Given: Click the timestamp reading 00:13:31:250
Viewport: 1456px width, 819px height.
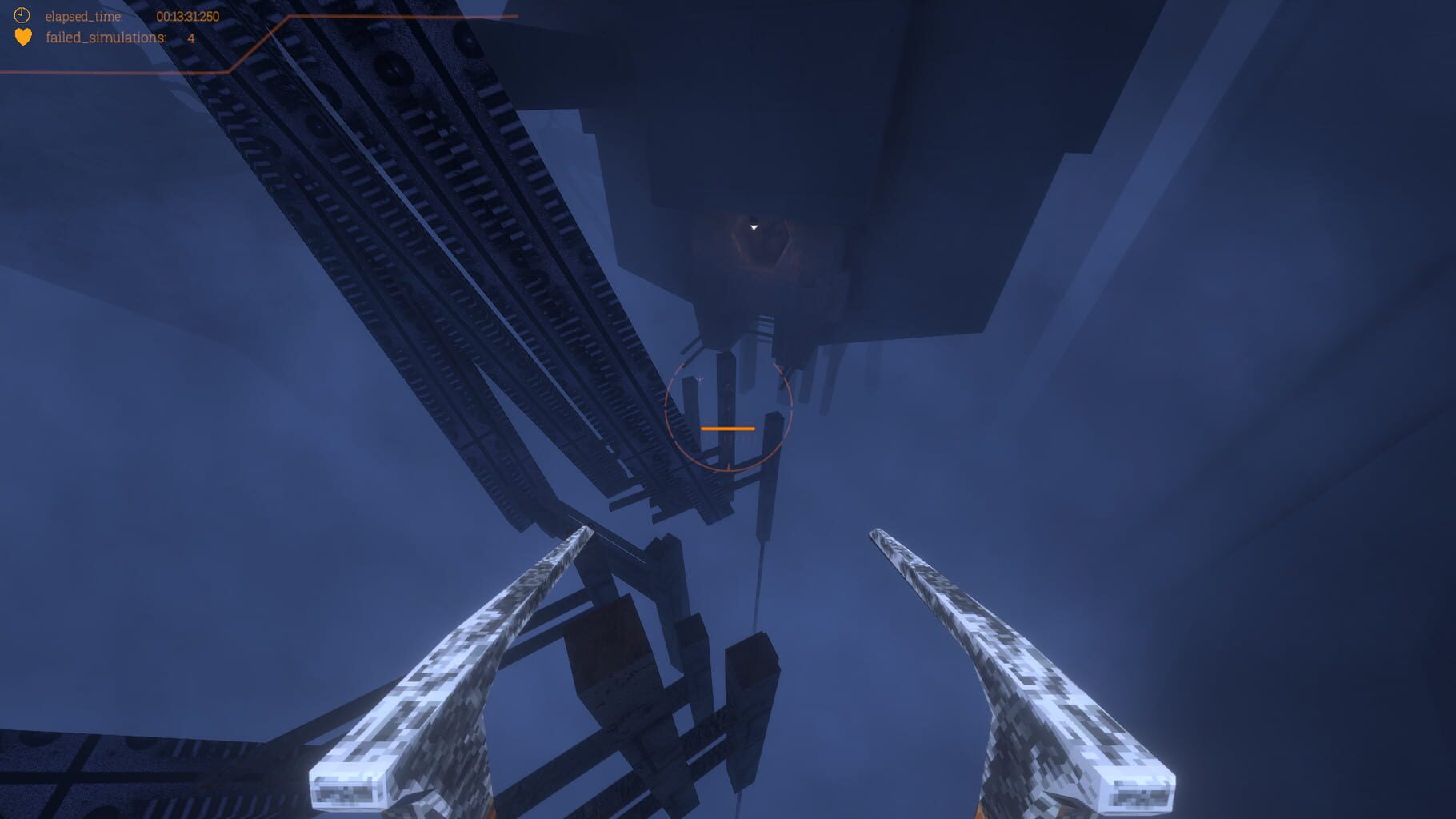Looking at the screenshot, I should [x=190, y=14].
